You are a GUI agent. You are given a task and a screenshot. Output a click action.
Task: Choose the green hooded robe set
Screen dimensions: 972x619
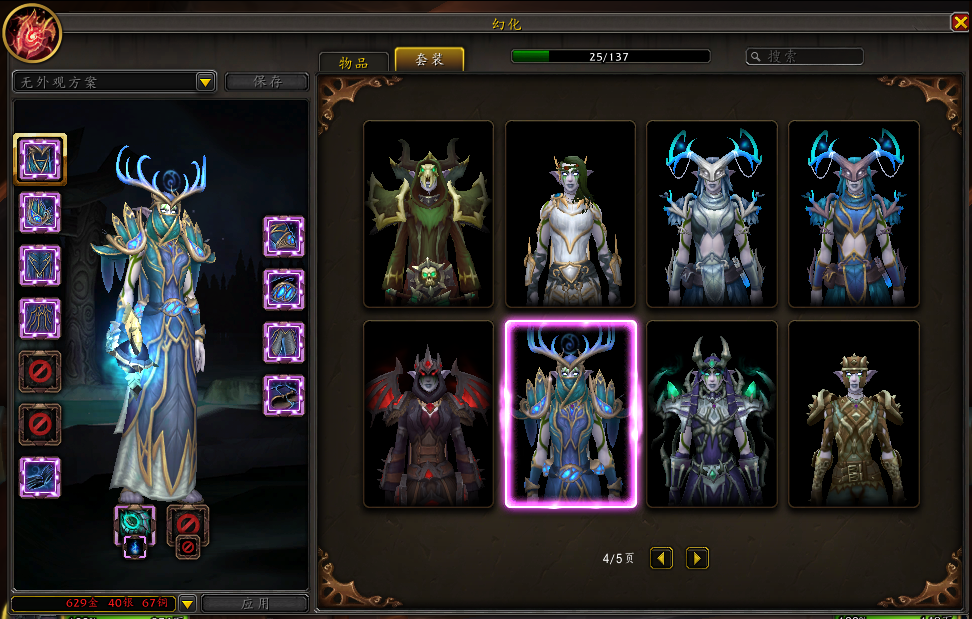[x=428, y=214]
